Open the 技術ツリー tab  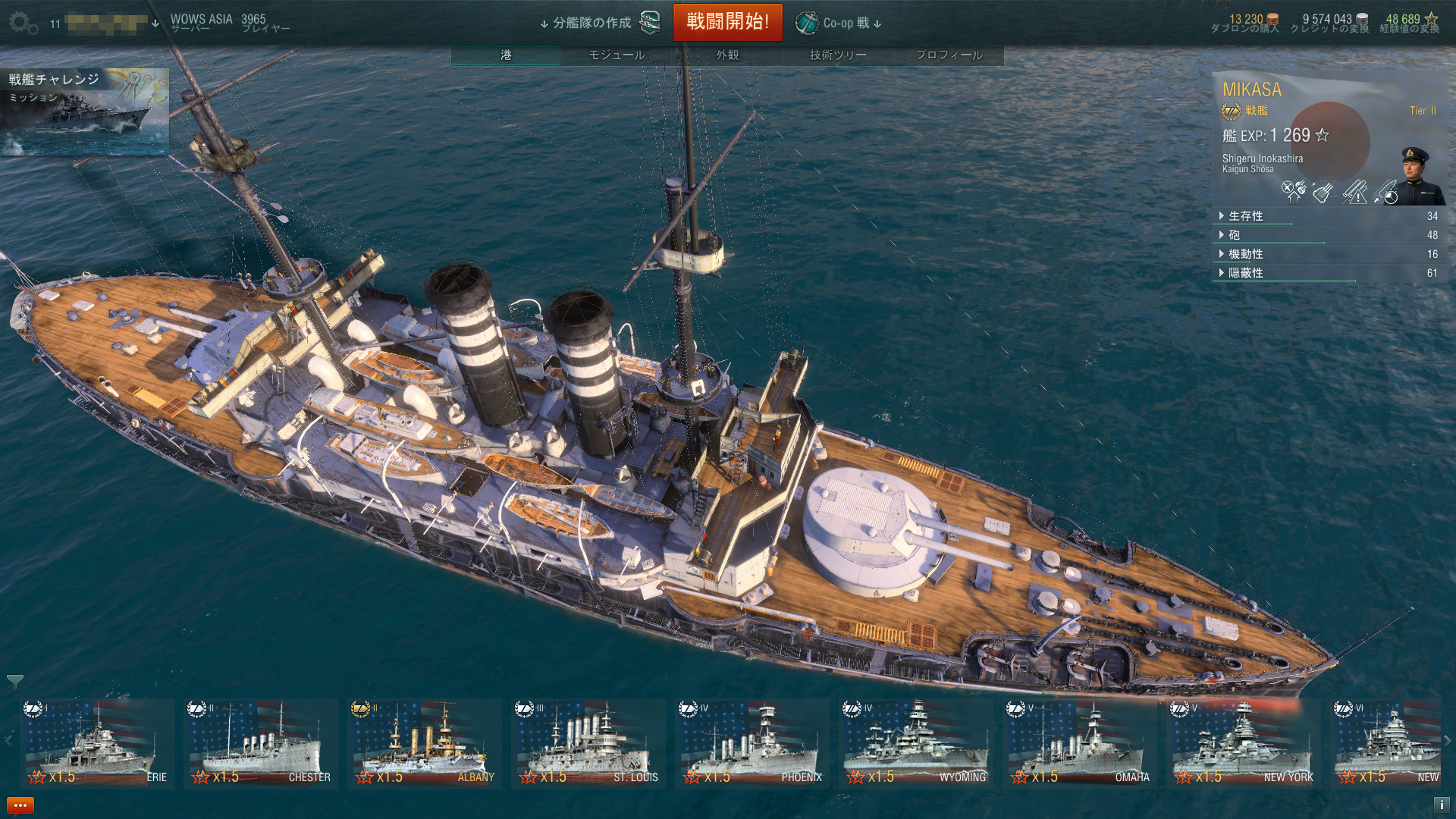tap(838, 55)
